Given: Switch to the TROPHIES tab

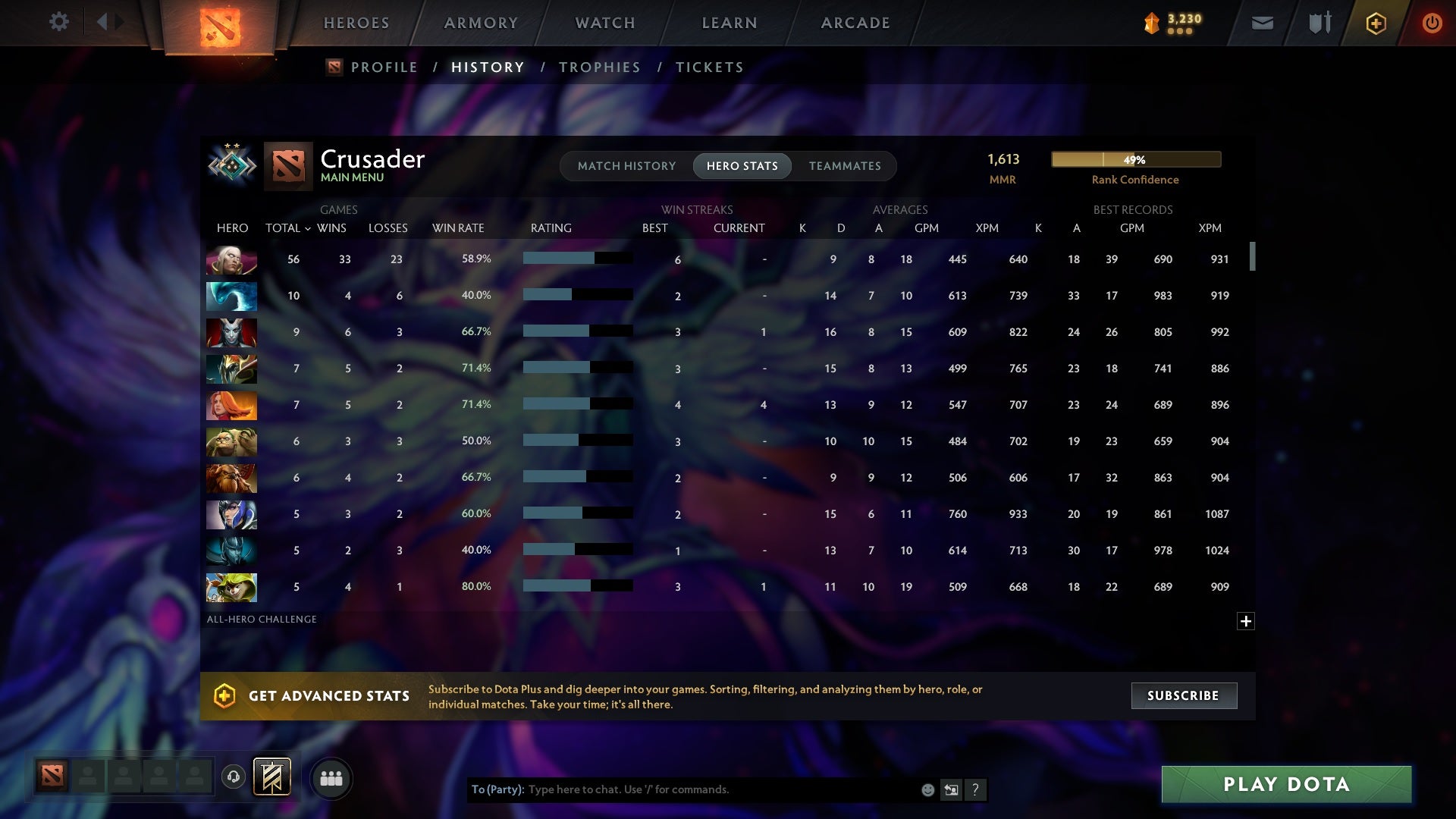Looking at the screenshot, I should click(x=599, y=67).
